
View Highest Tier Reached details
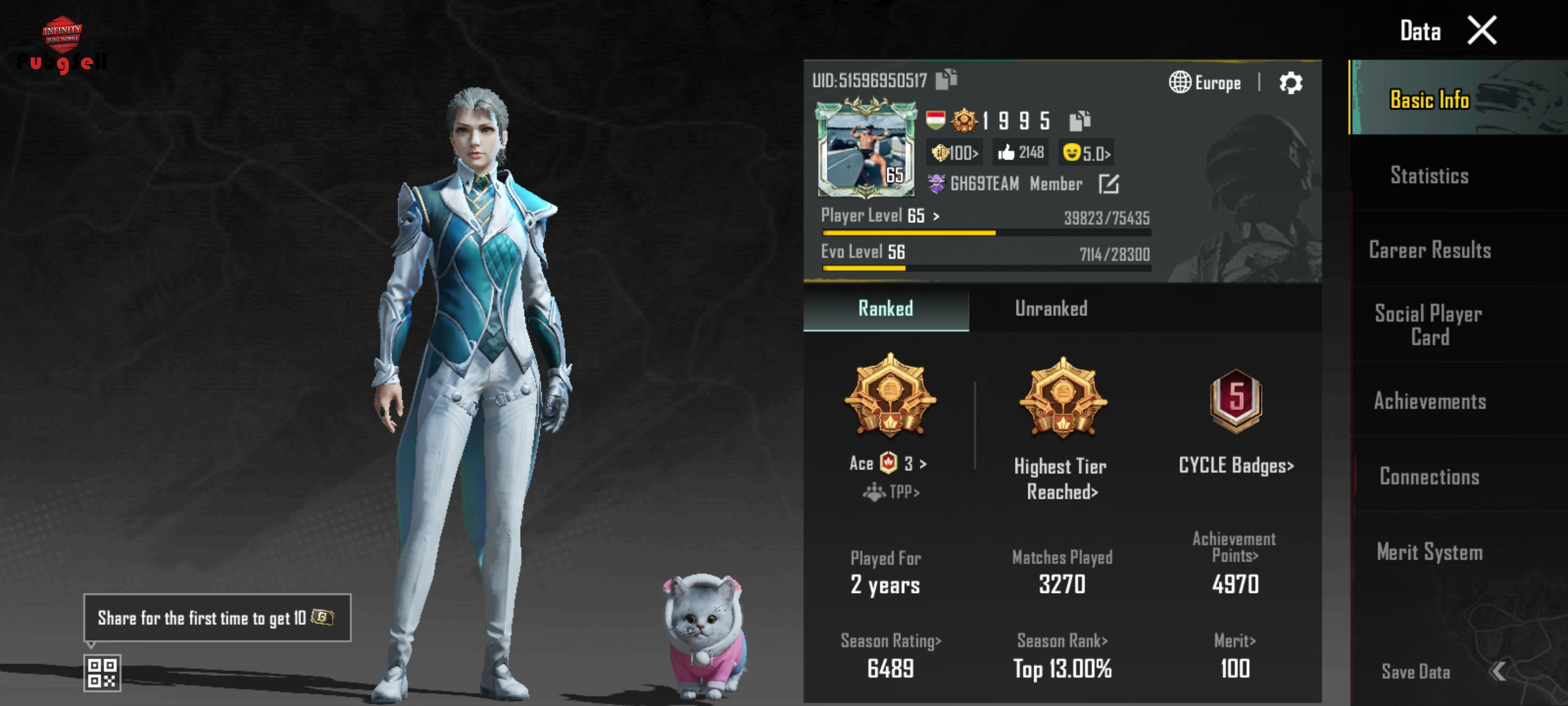click(1062, 479)
